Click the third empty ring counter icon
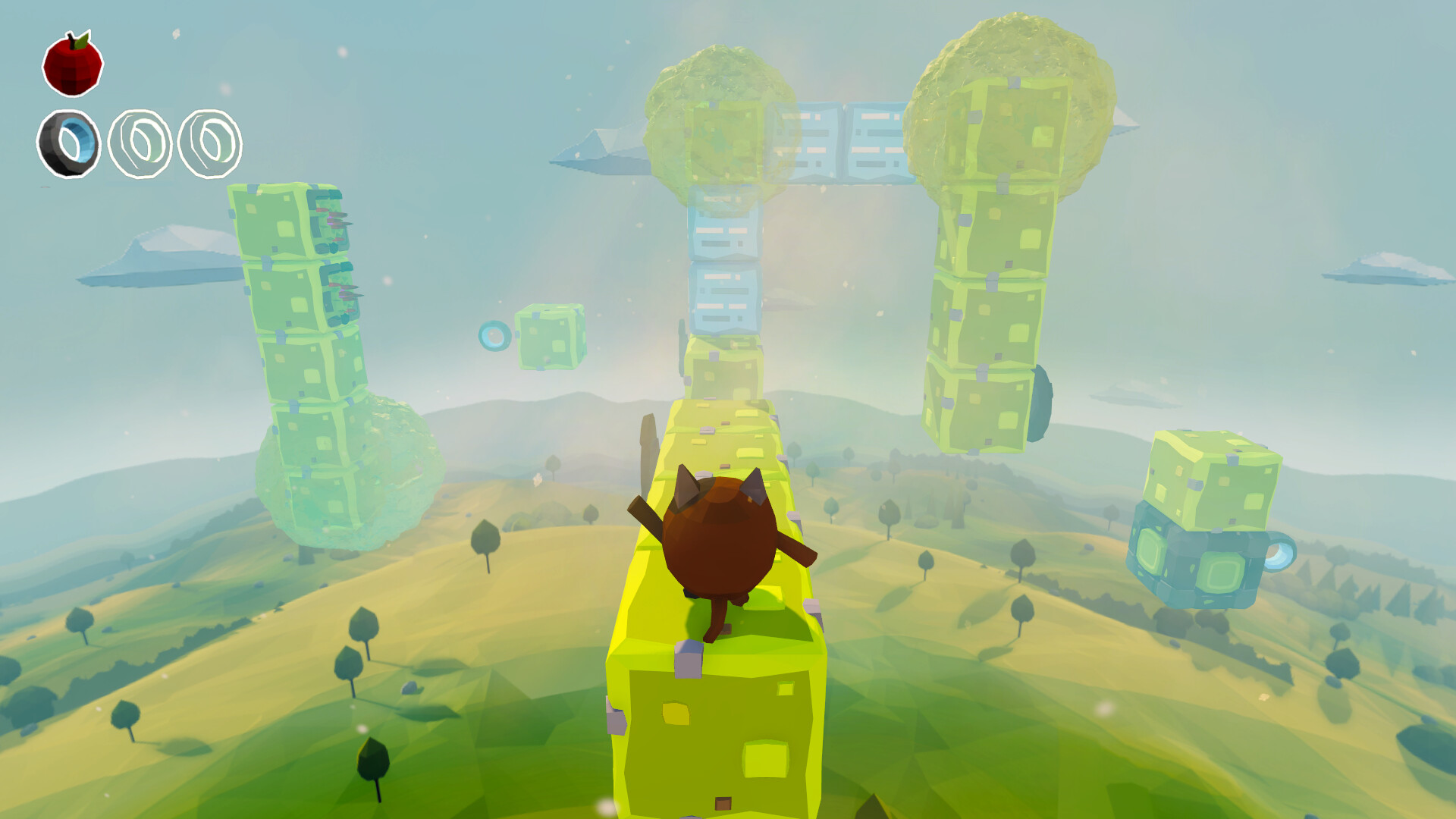 pyautogui.click(x=210, y=146)
